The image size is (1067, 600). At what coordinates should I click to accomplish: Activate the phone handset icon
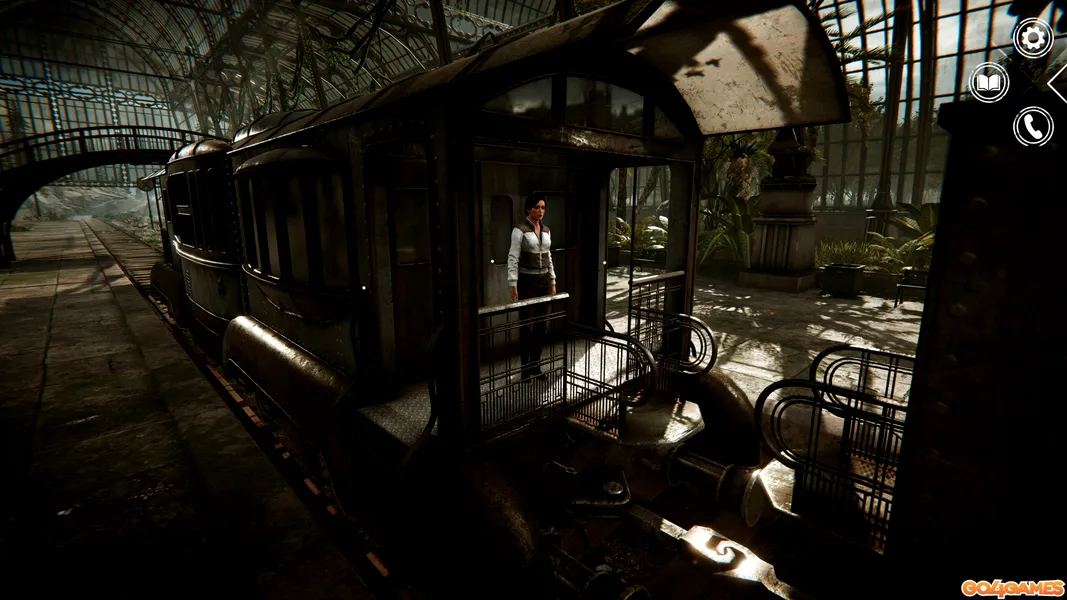tap(1032, 126)
